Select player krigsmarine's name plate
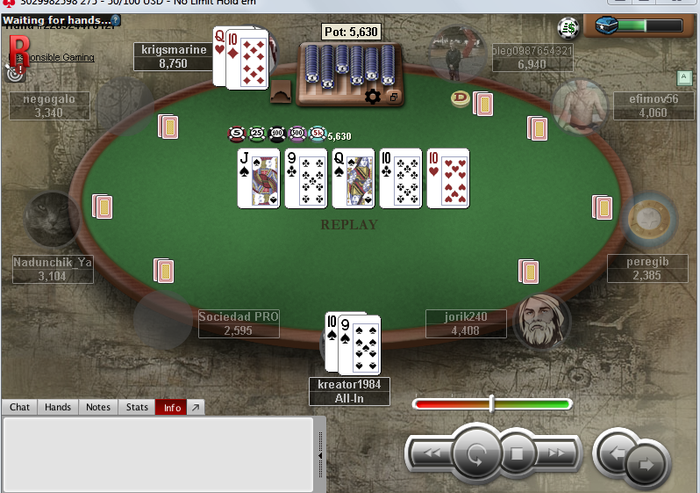Image resolution: width=700 pixels, height=493 pixels. pyautogui.click(x=173, y=56)
